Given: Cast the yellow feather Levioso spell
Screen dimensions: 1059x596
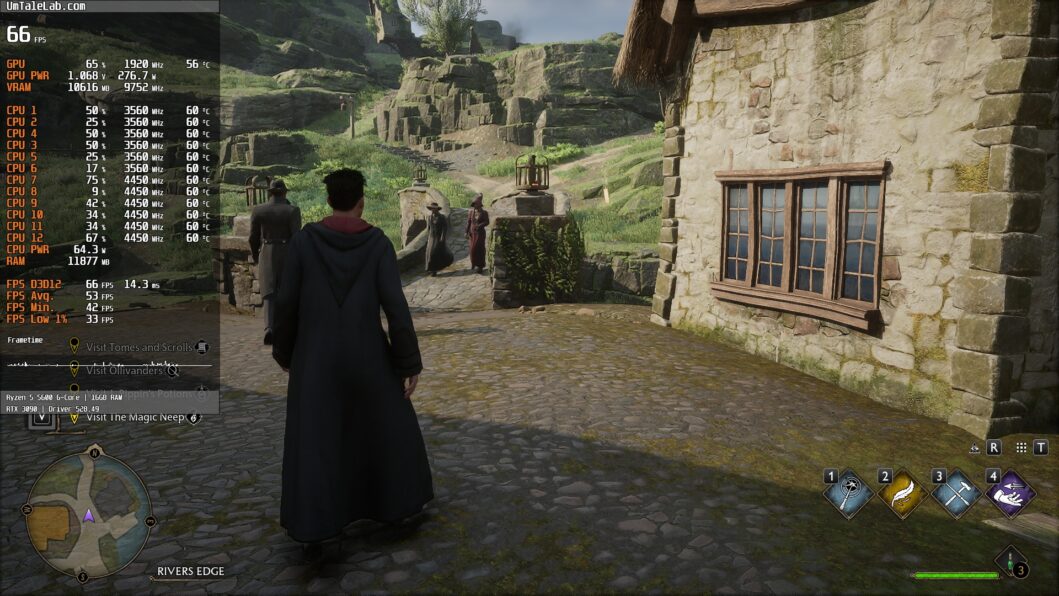Looking at the screenshot, I should (x=902, y=494).
